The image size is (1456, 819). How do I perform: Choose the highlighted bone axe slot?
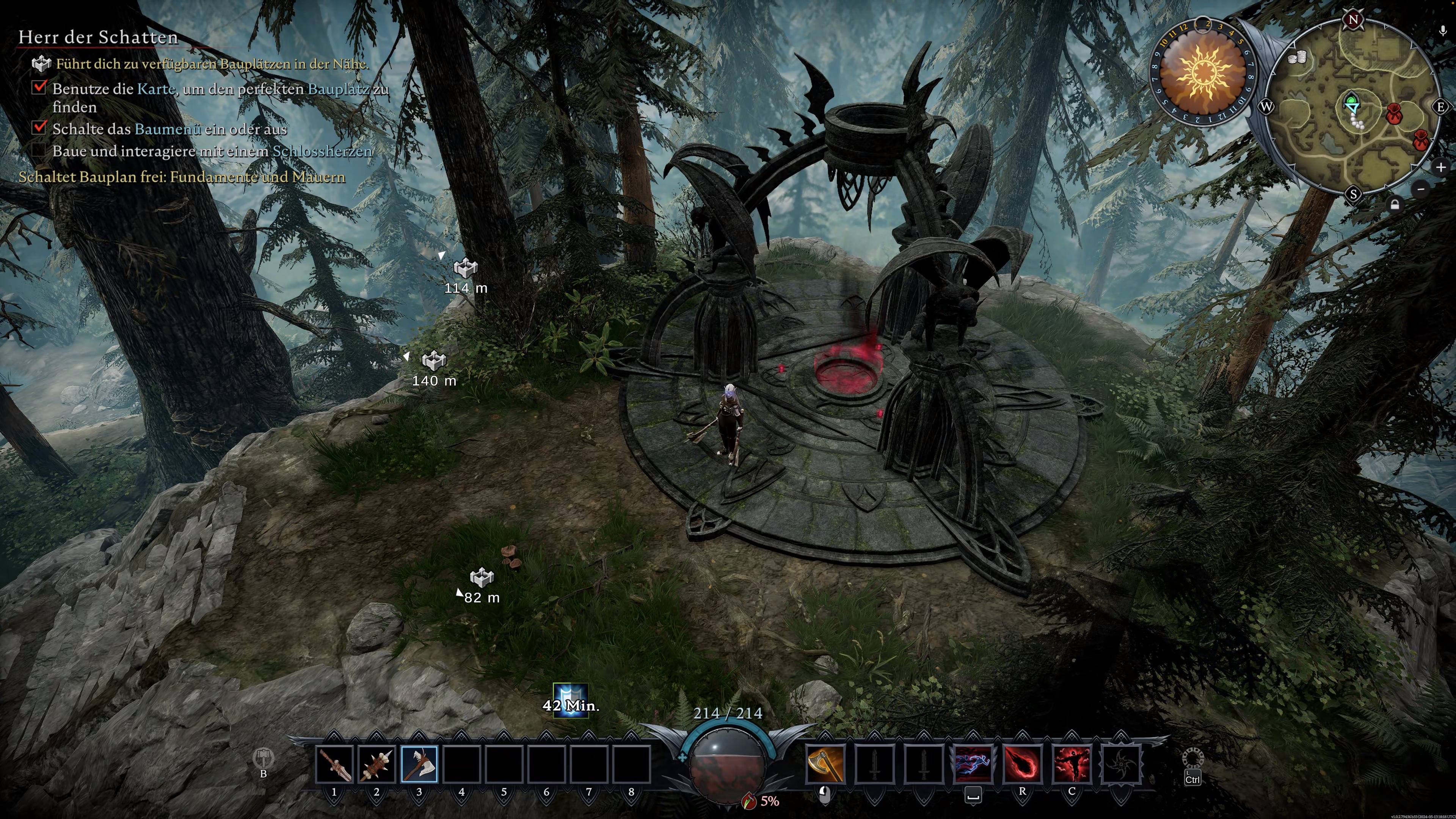click(419, 764)
